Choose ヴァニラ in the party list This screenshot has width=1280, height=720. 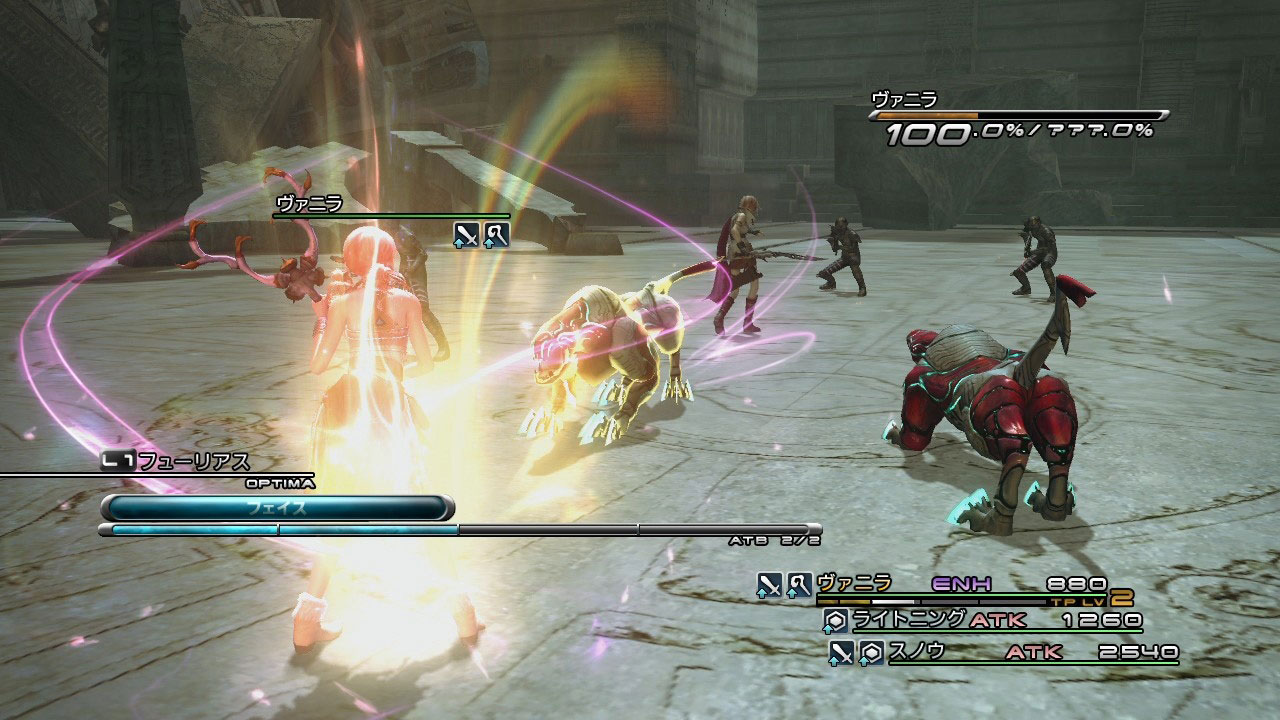point(853,584)
